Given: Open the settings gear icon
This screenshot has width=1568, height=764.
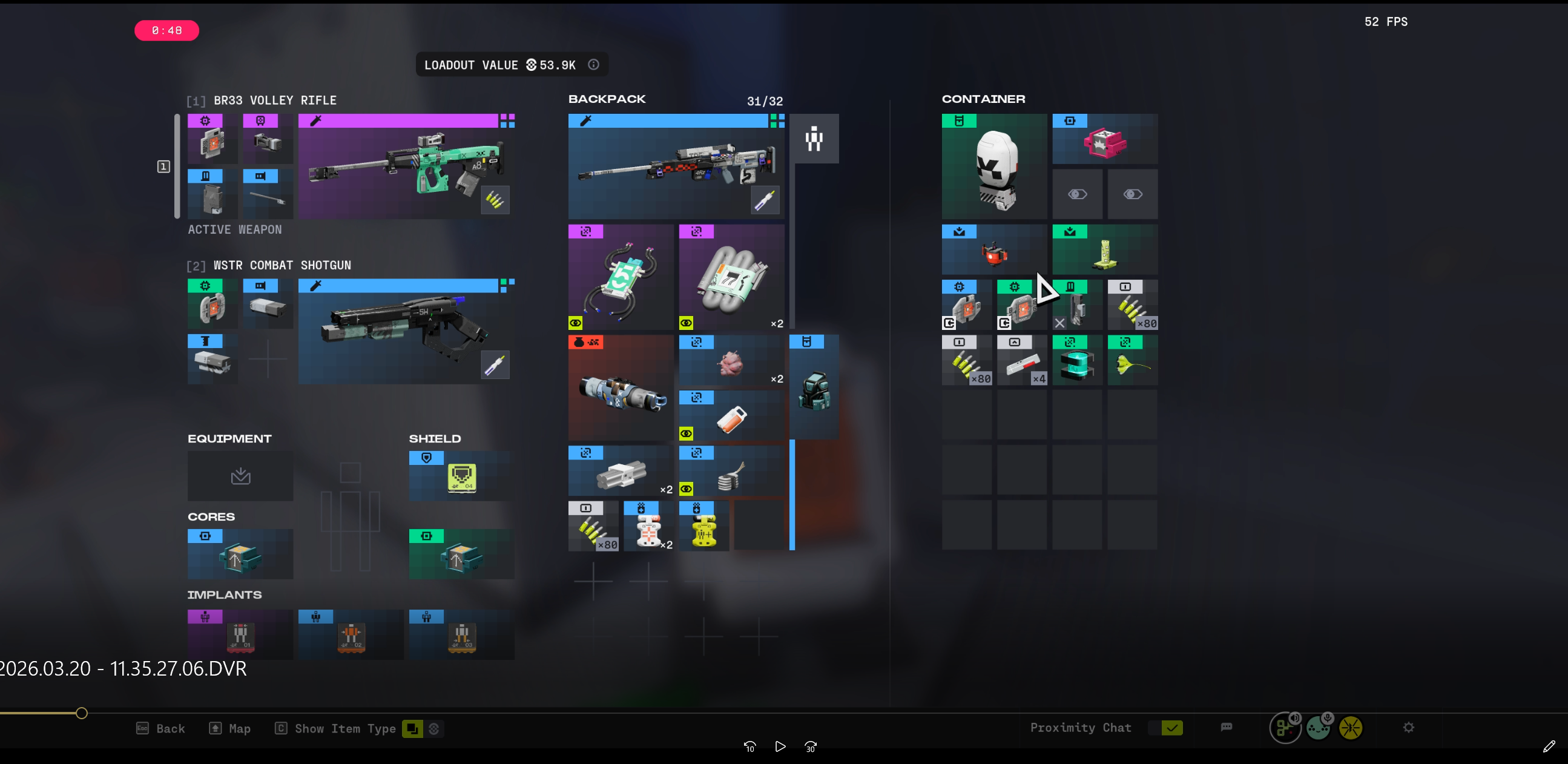Looking at the screenshot, I should 1409,728.
